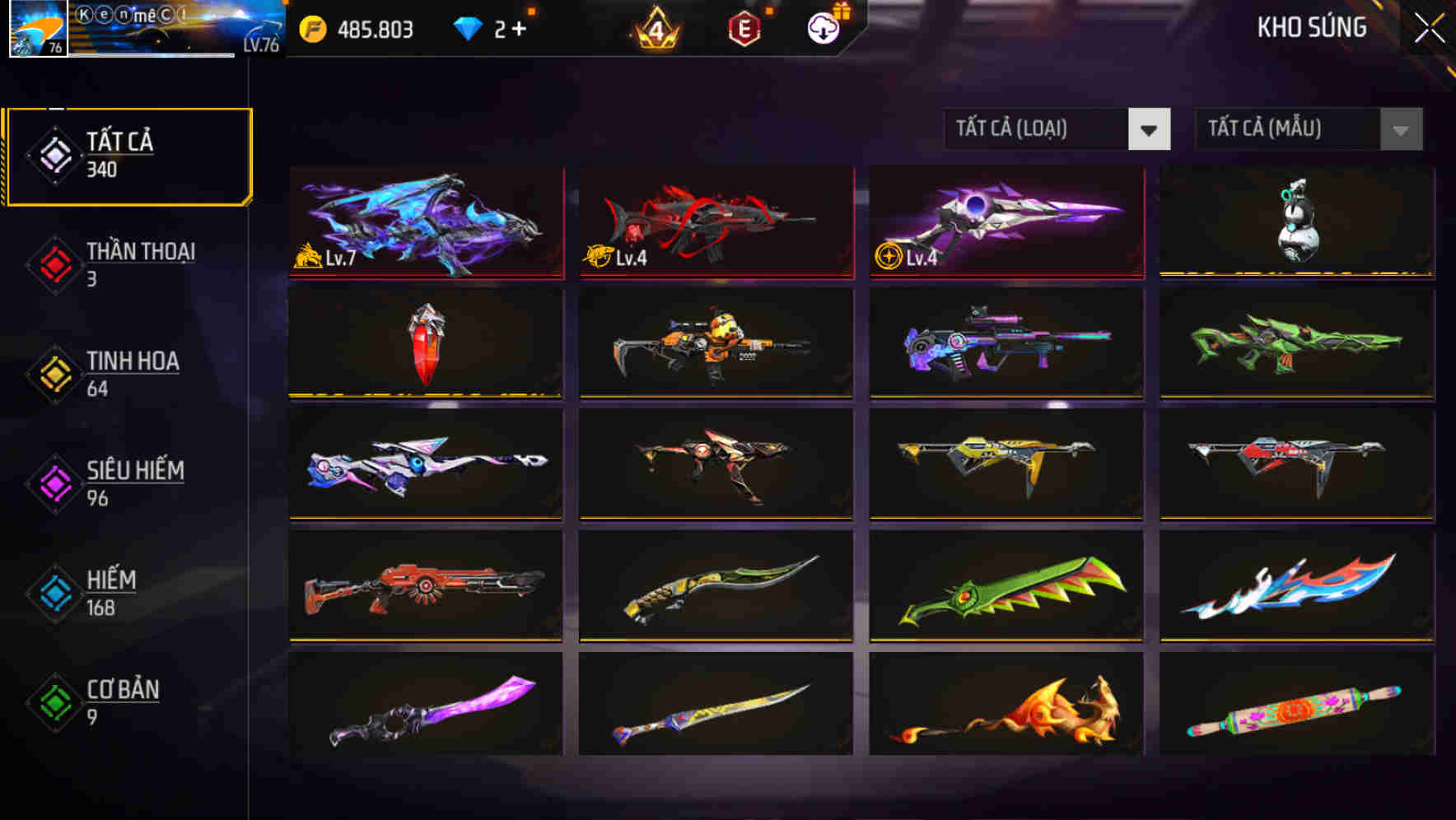Click the red E event icon

tap(745, 27)
